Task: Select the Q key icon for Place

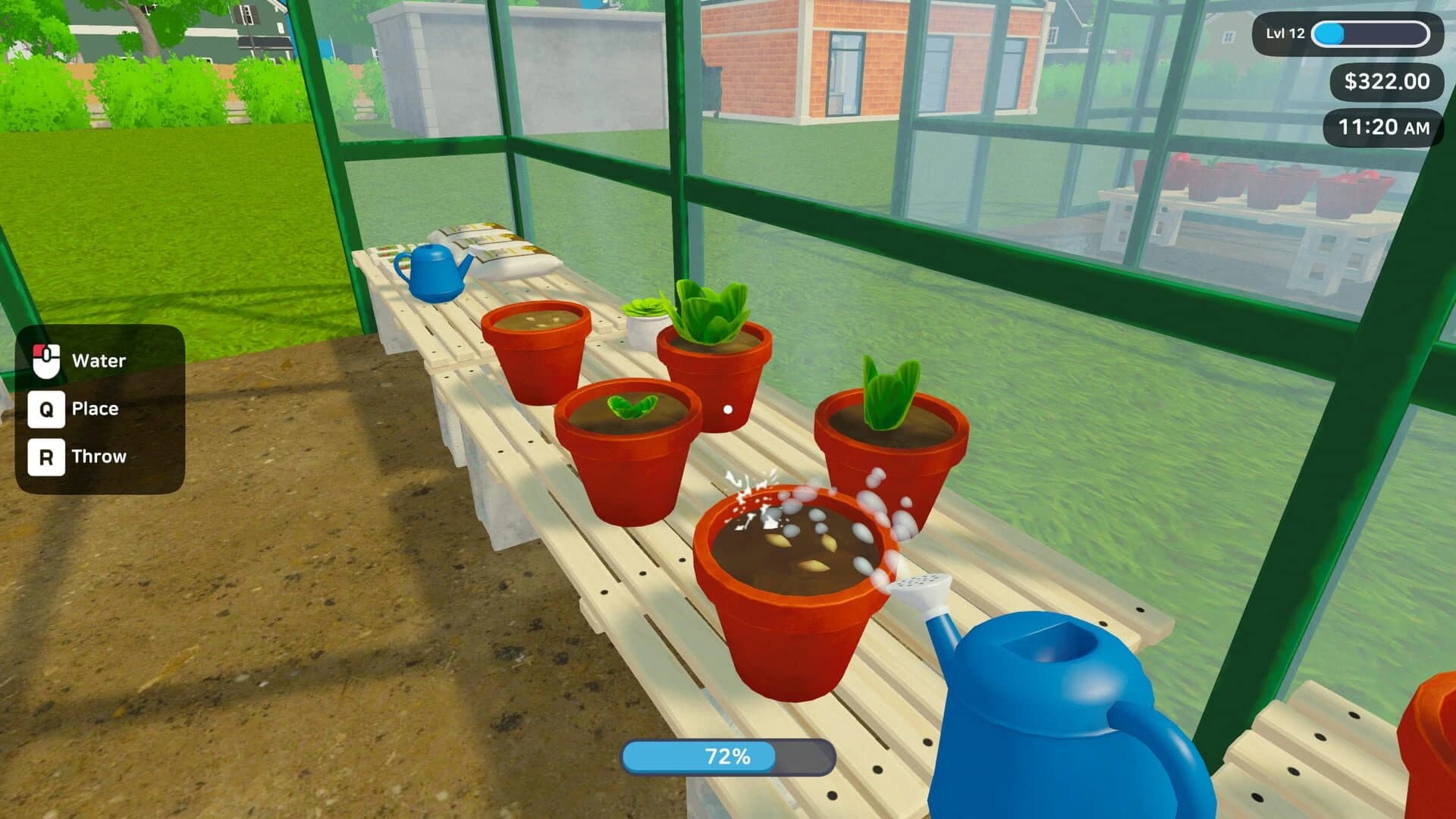Action: (x=47, y=408)
